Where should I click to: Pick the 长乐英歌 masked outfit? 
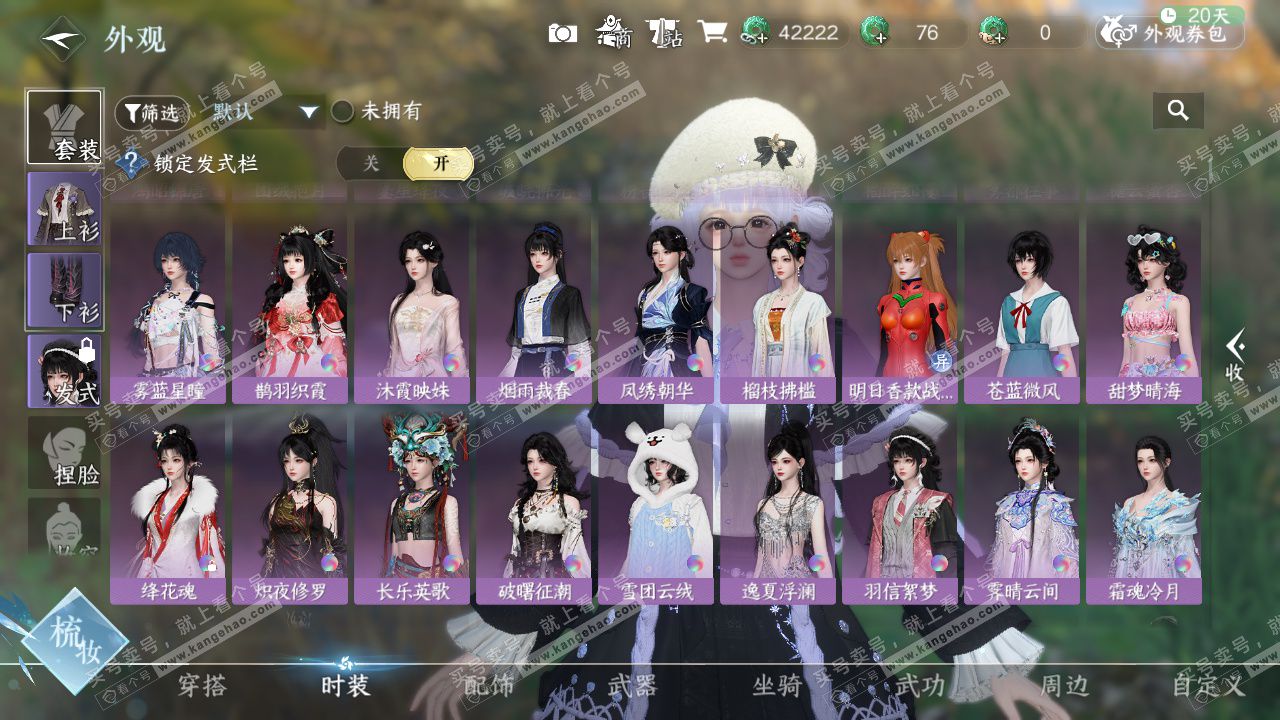(412, 510)
